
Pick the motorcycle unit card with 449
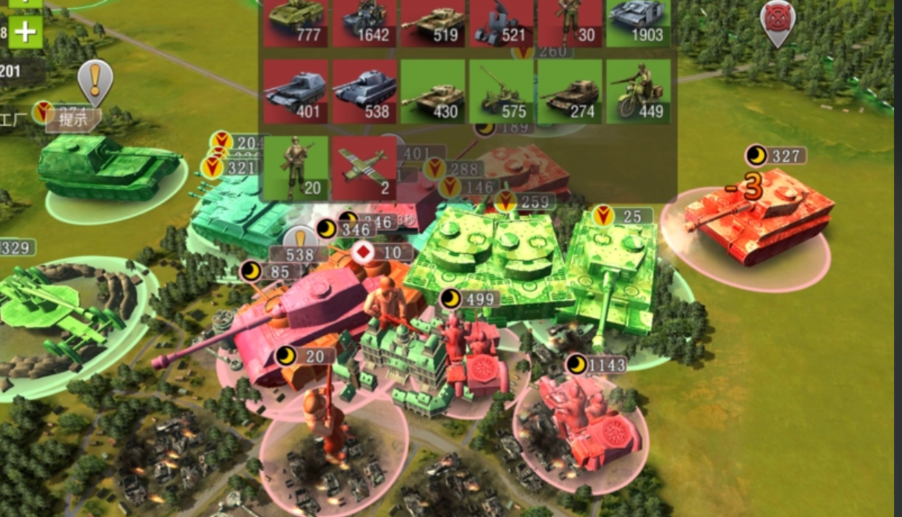pyautogui.click(x=637, y=92)
